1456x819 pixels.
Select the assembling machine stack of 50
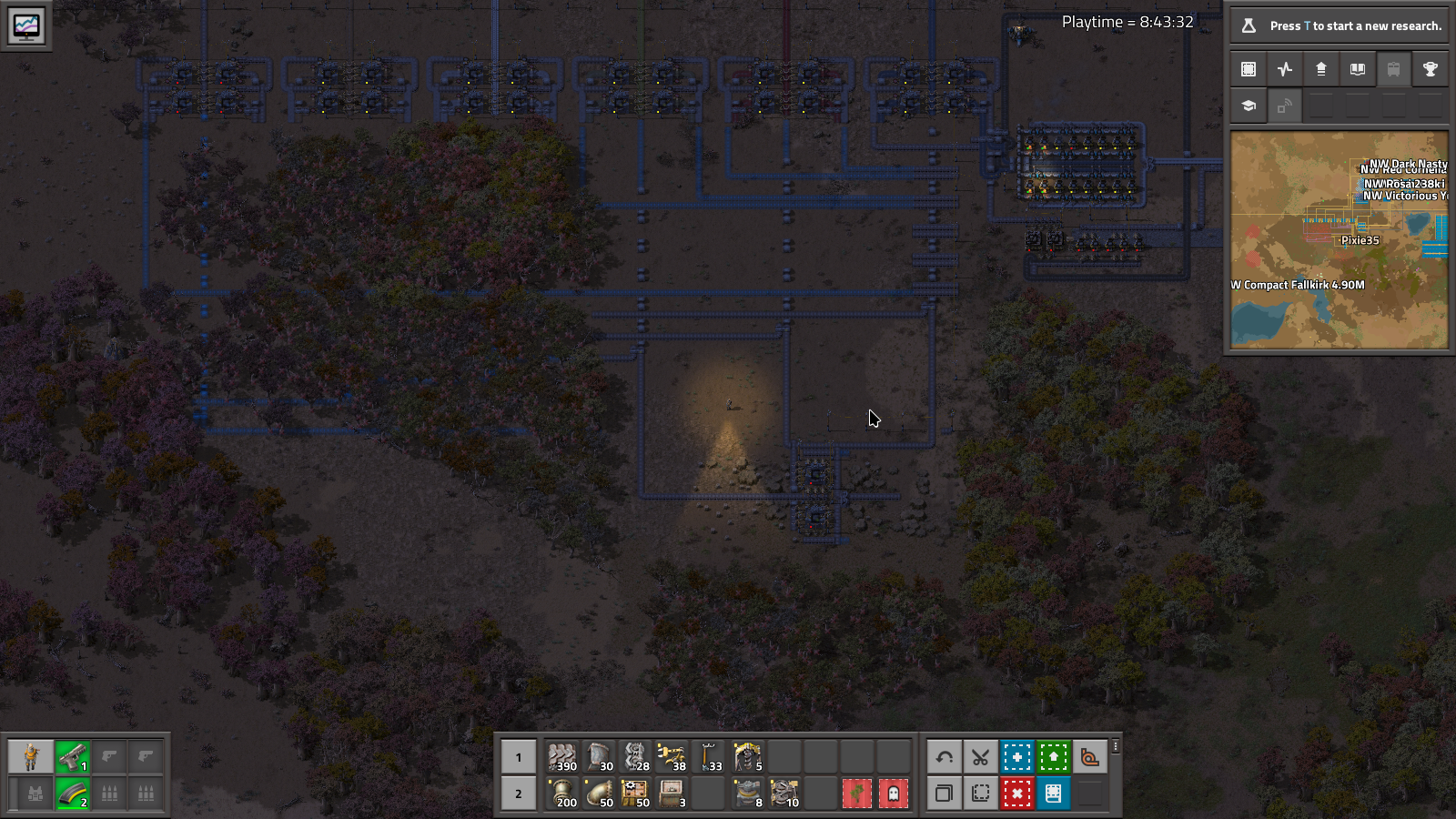tap(635, 794)
